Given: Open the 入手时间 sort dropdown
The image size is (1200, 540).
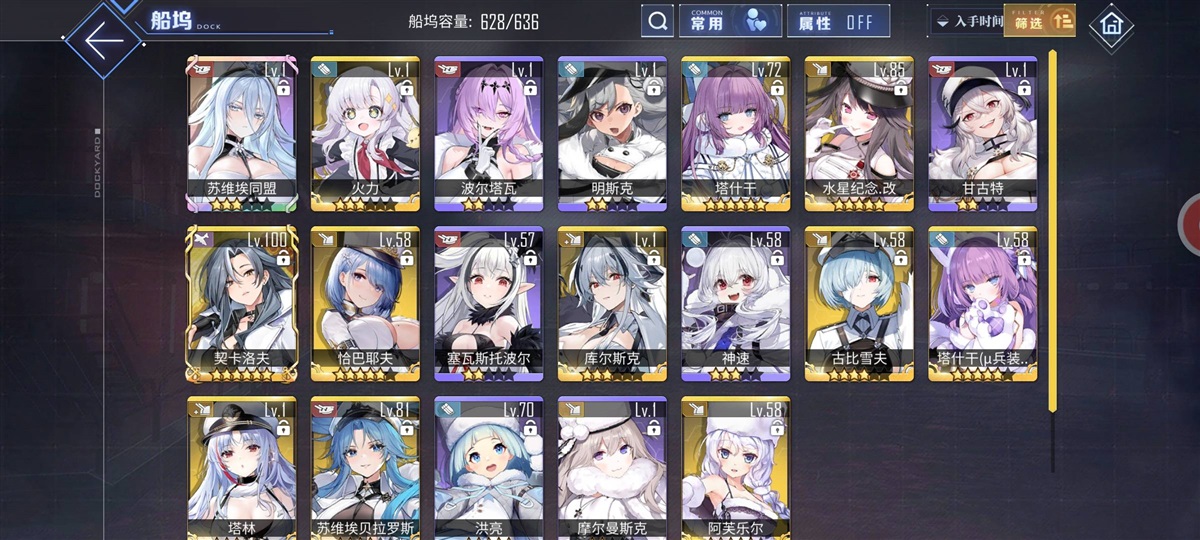Looking at the screenshot, I should 965,21.
